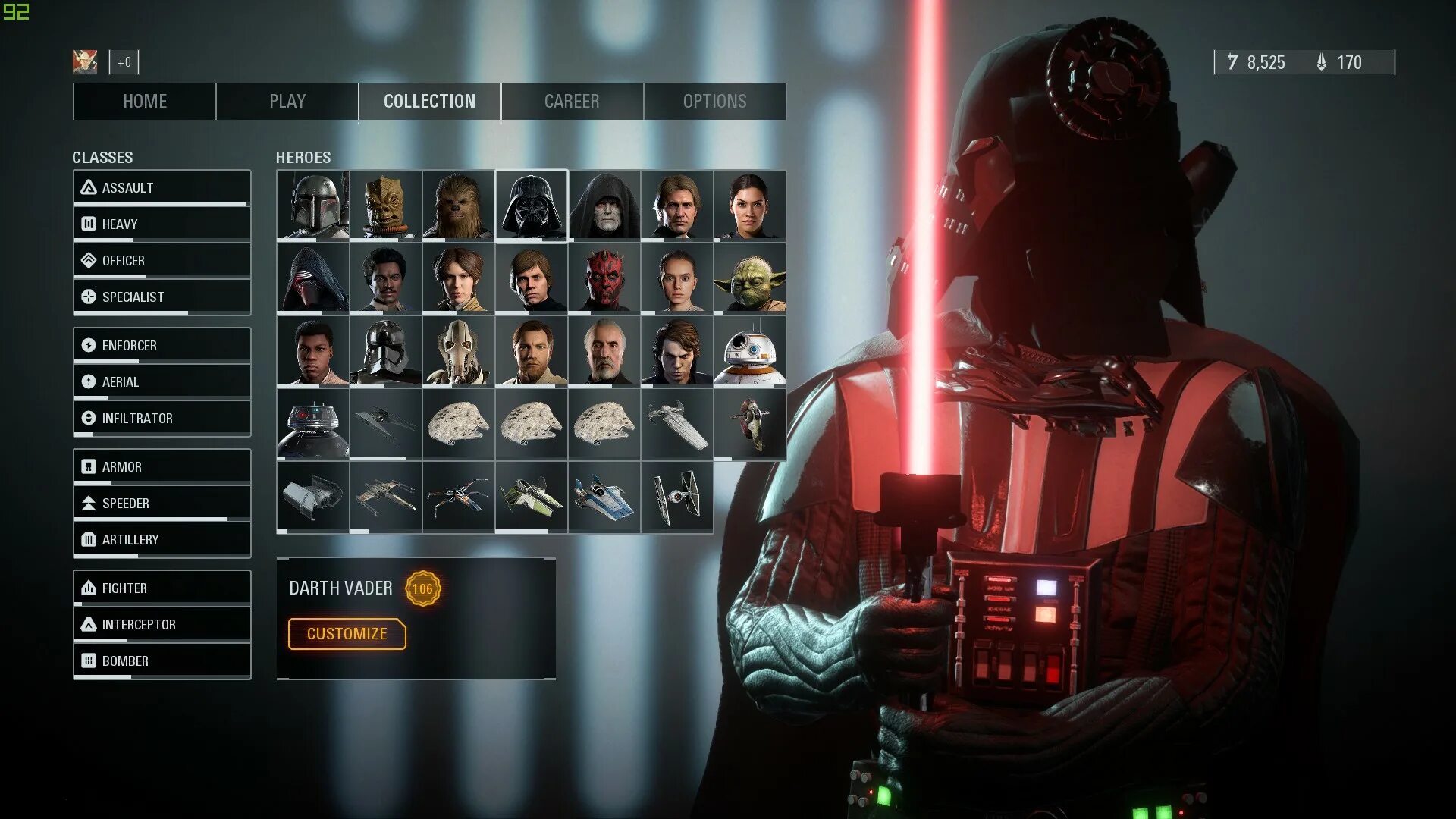Pick the Emperor Palpatine portrait
The width and height of the screenshot is (1456, 819).
[604, 206]
